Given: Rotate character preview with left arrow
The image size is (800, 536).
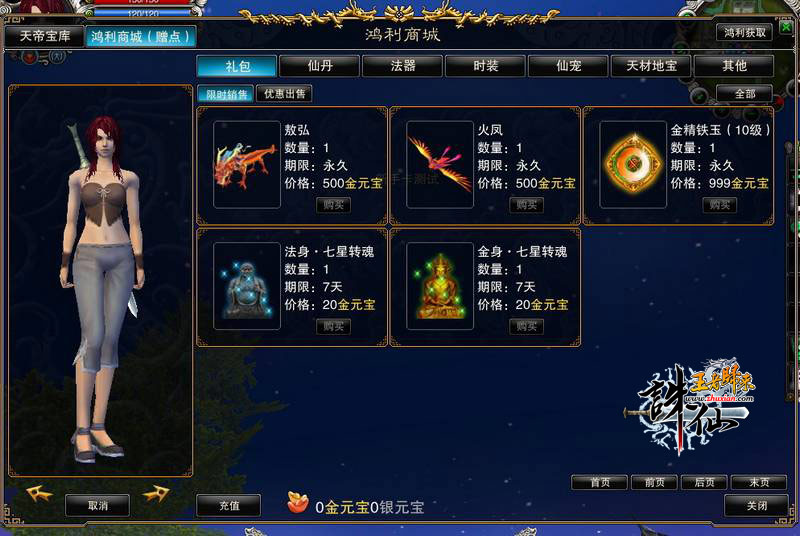Looking at the screenshot, I should [x=40, y=493].
